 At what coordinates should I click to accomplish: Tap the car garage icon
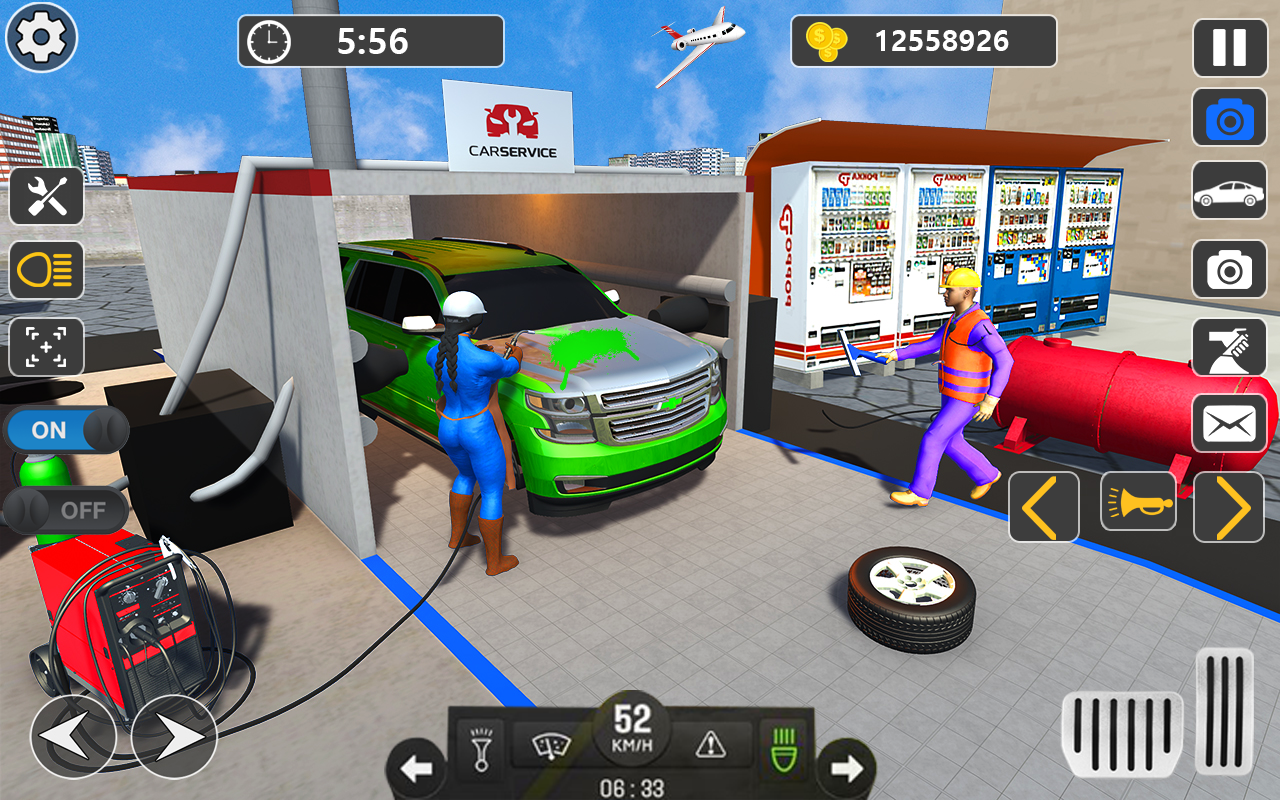click(1229, 190)
